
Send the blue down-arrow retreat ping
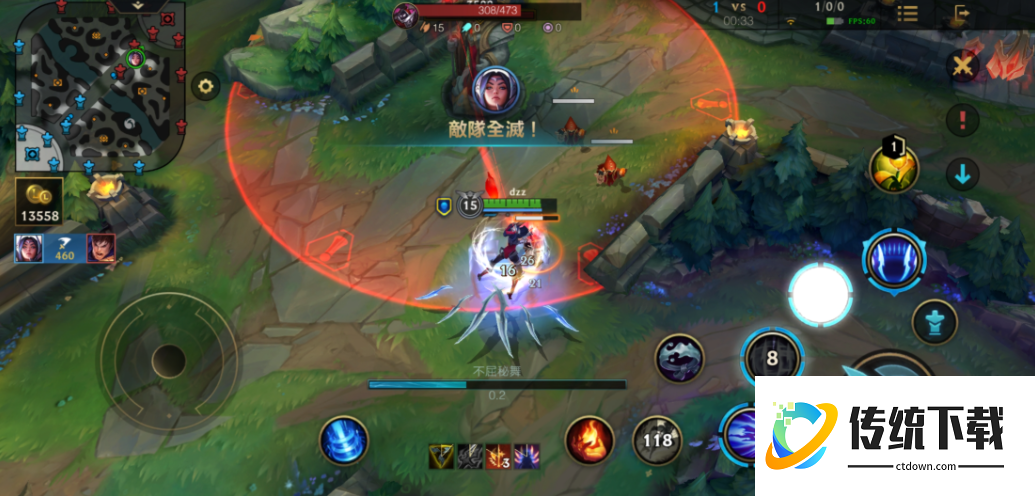click(x=962, y=175)
